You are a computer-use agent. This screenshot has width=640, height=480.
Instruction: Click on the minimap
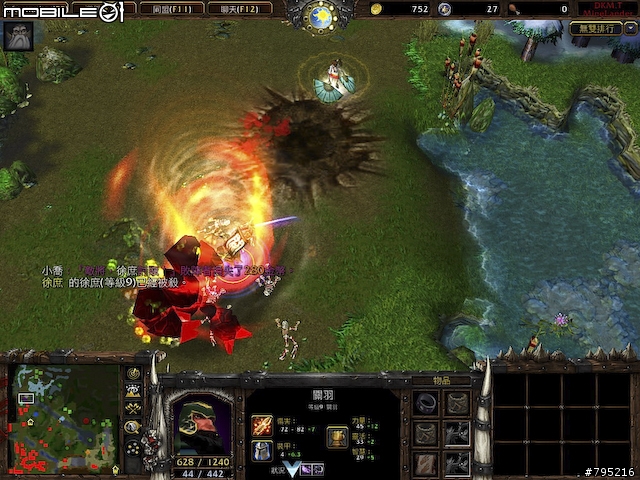(65, 416)
